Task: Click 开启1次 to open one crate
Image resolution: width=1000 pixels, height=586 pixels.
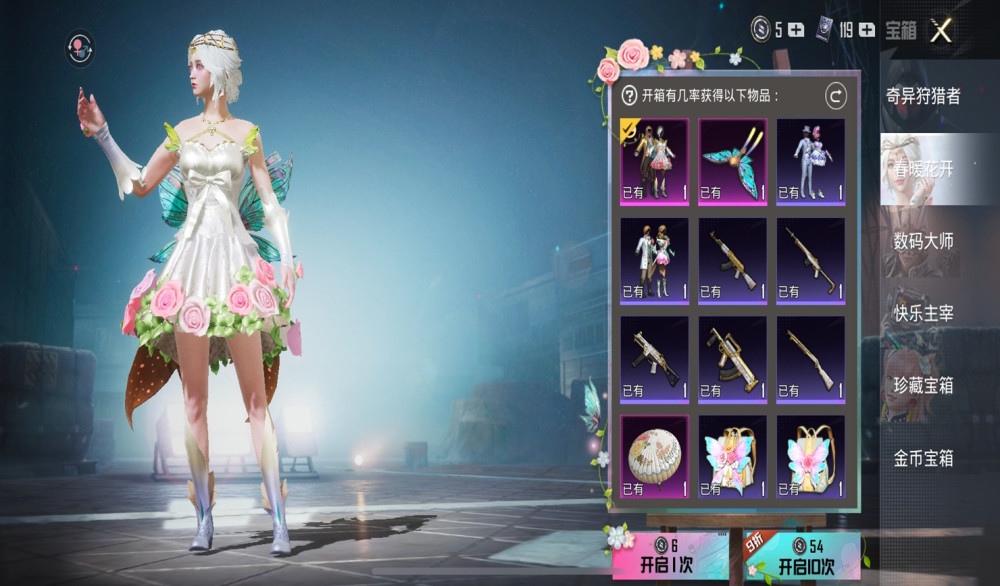Action: pyautogui.click(x=668, y=557)
